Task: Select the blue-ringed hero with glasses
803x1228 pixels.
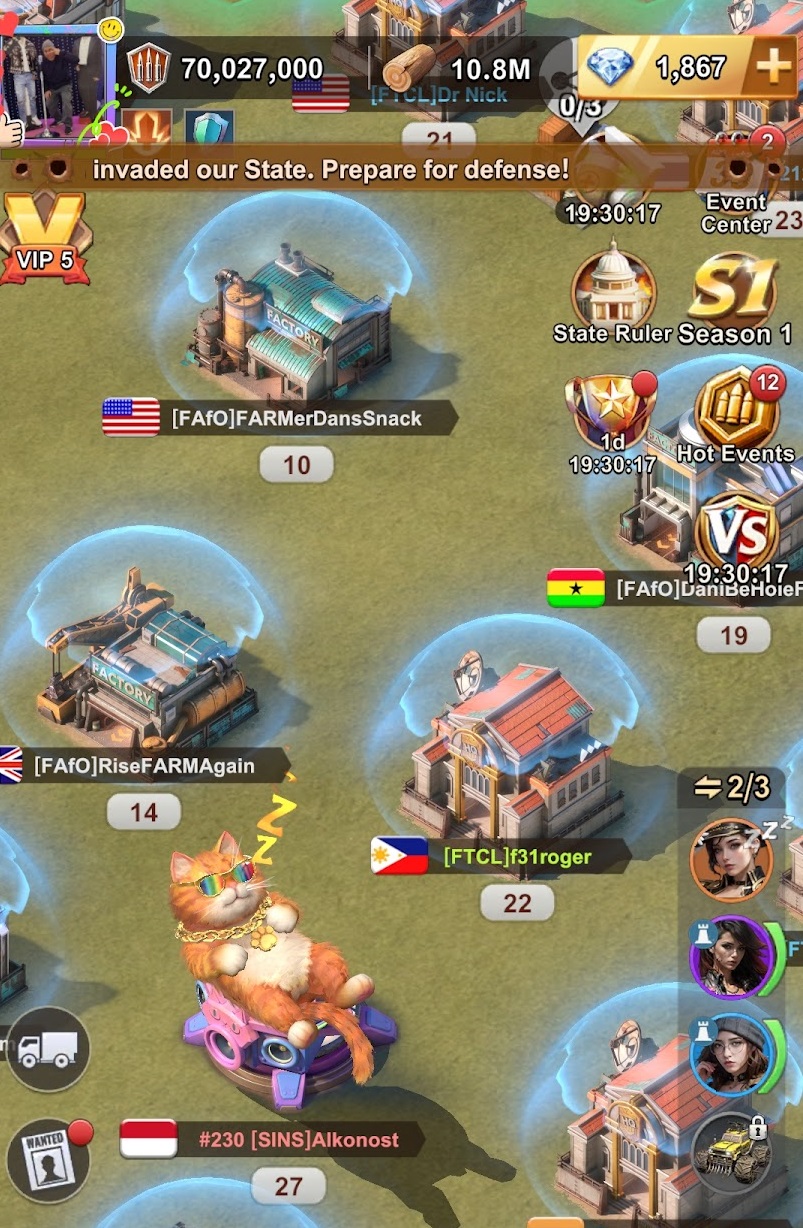Action: point(731,1055)
